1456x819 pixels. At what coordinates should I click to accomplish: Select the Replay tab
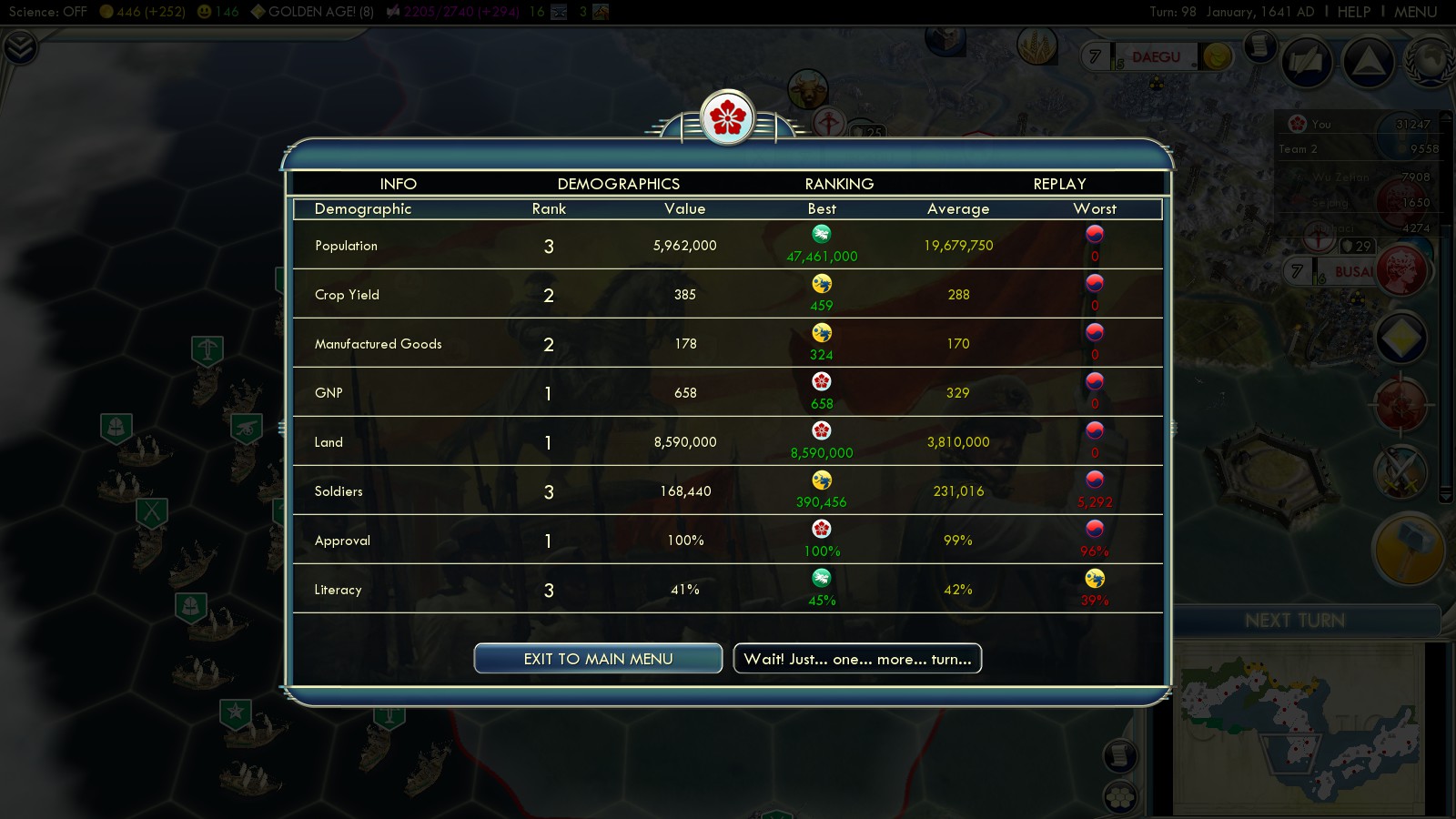(x=1059, y=184)
